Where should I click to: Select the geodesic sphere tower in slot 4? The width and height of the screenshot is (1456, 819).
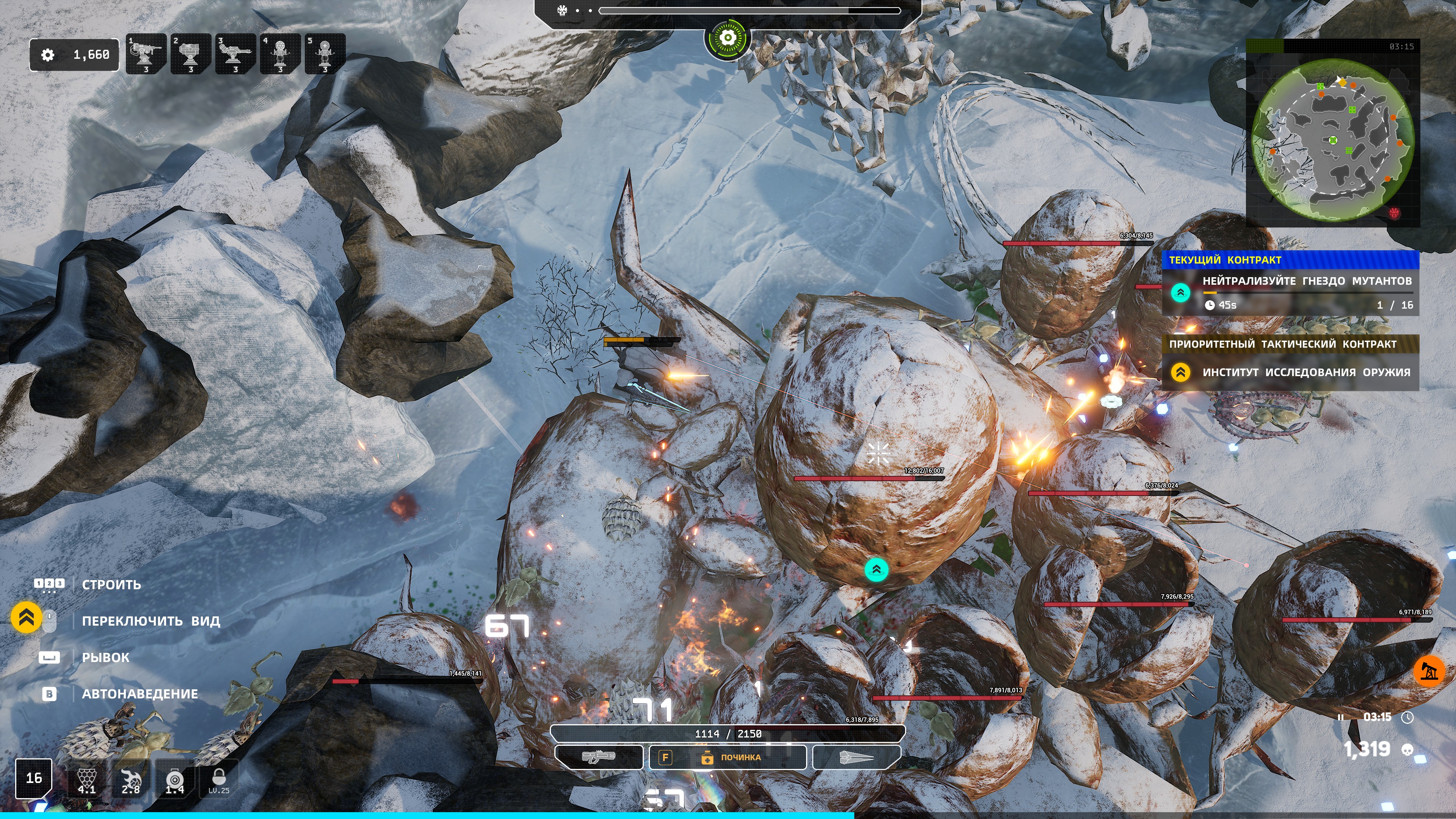pyautogui.click(x=280, y=54)
